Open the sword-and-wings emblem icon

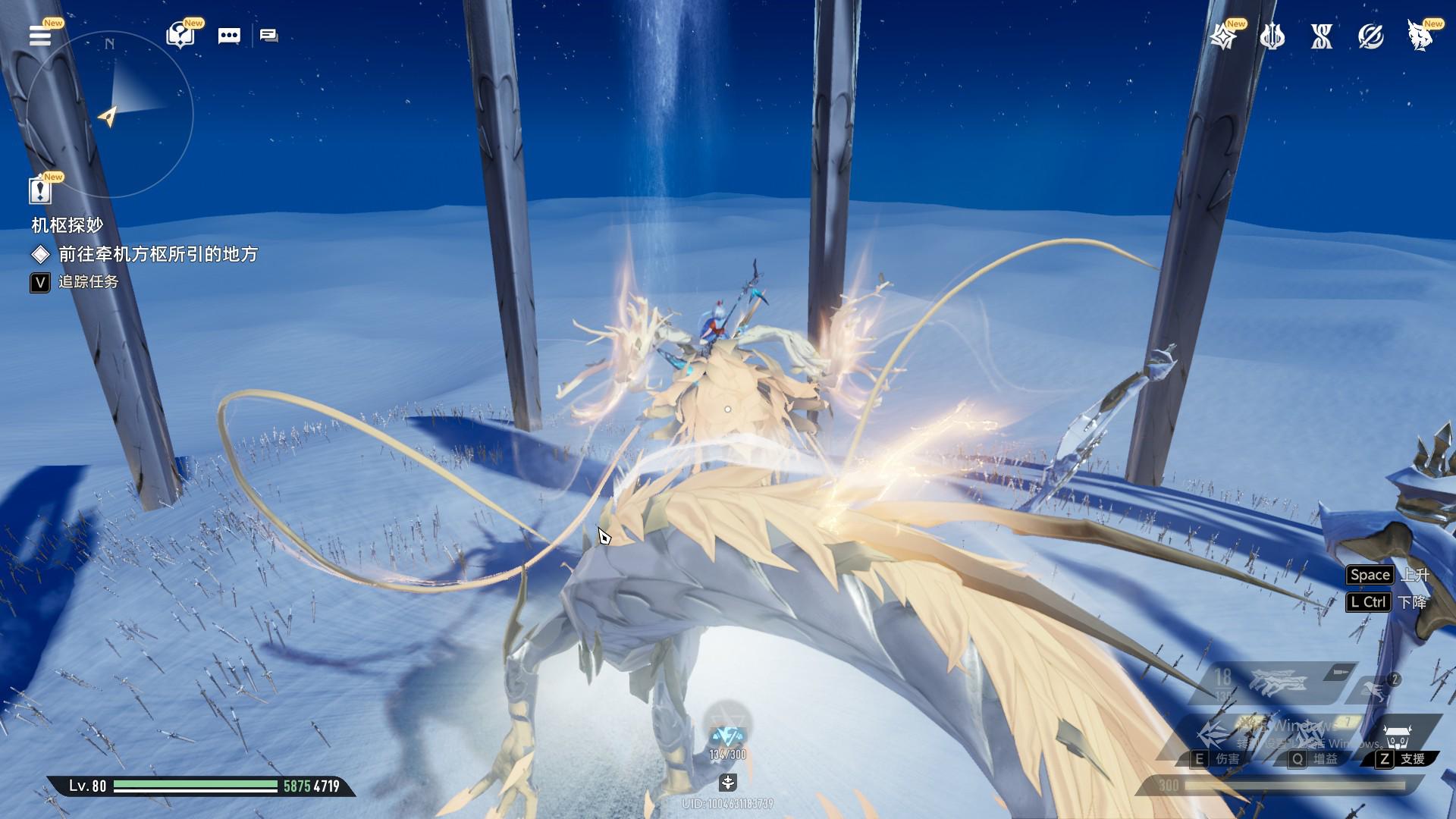pyautogui.click(x=1272, y=36)
